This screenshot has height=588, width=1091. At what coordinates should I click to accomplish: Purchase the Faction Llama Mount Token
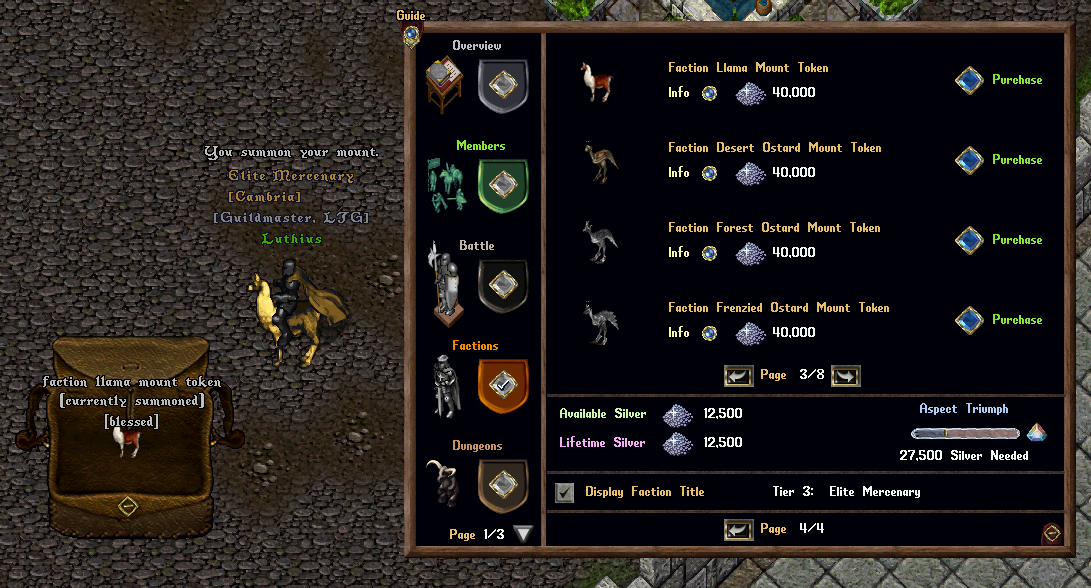[x=969, y=80]
